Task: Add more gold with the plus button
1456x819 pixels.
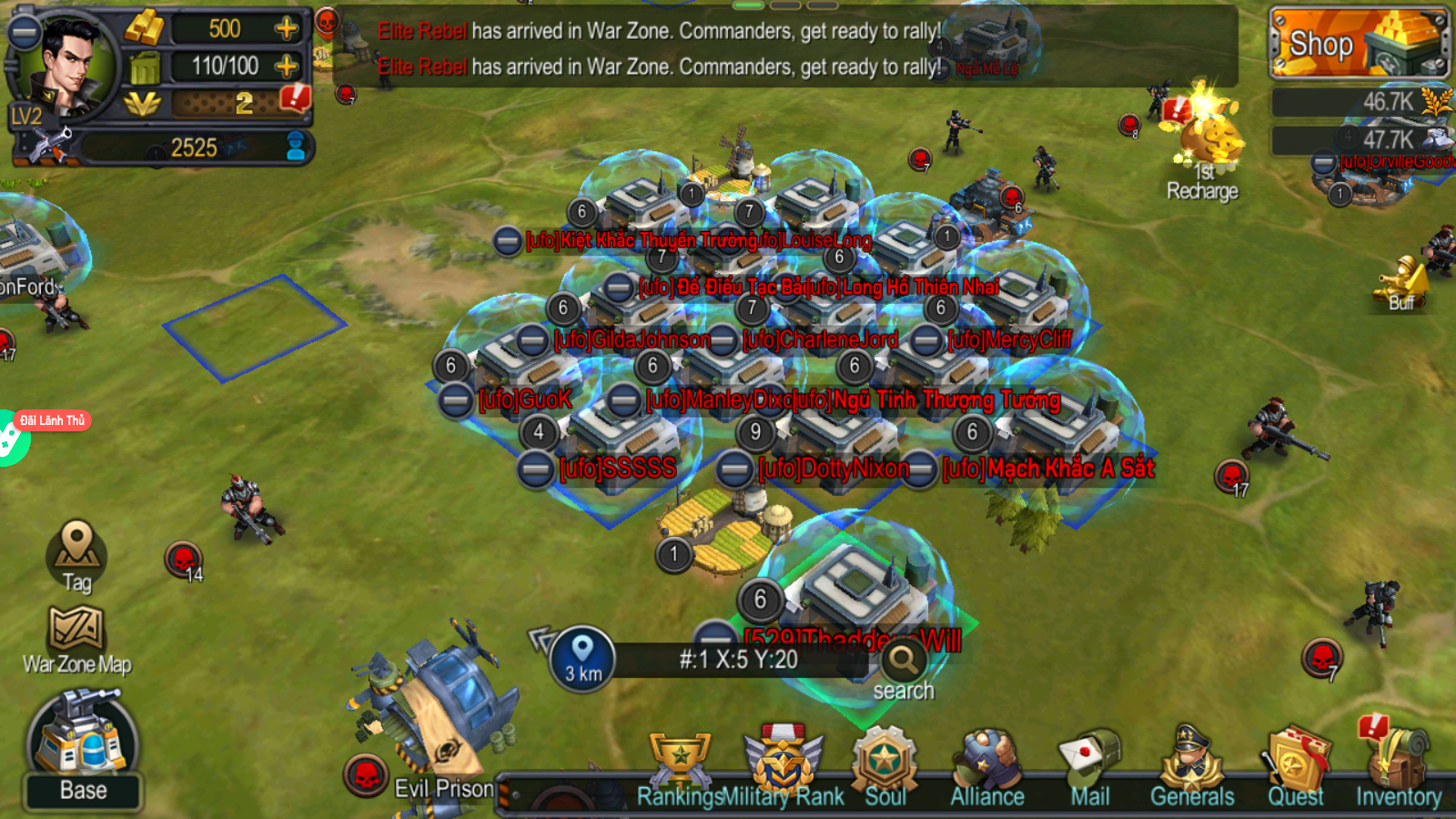Action: click(x=288, y=29)
